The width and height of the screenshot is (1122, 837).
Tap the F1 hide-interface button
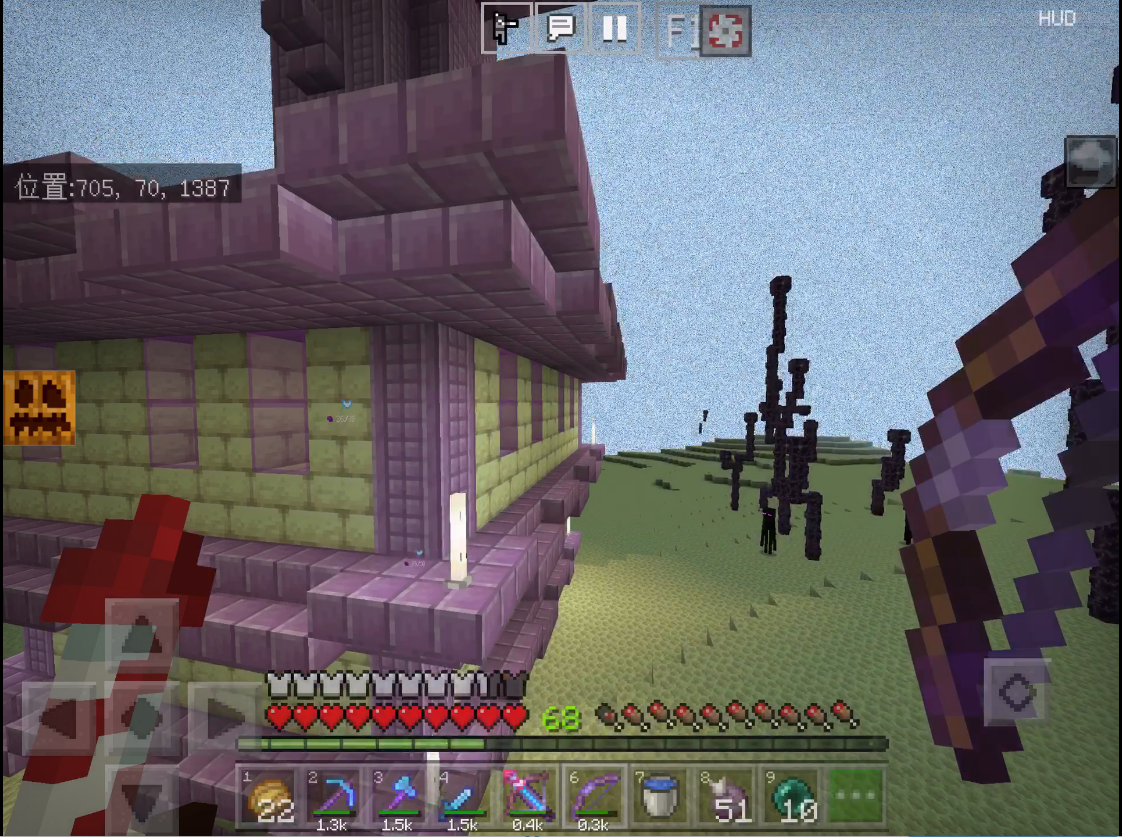[679, 31]
